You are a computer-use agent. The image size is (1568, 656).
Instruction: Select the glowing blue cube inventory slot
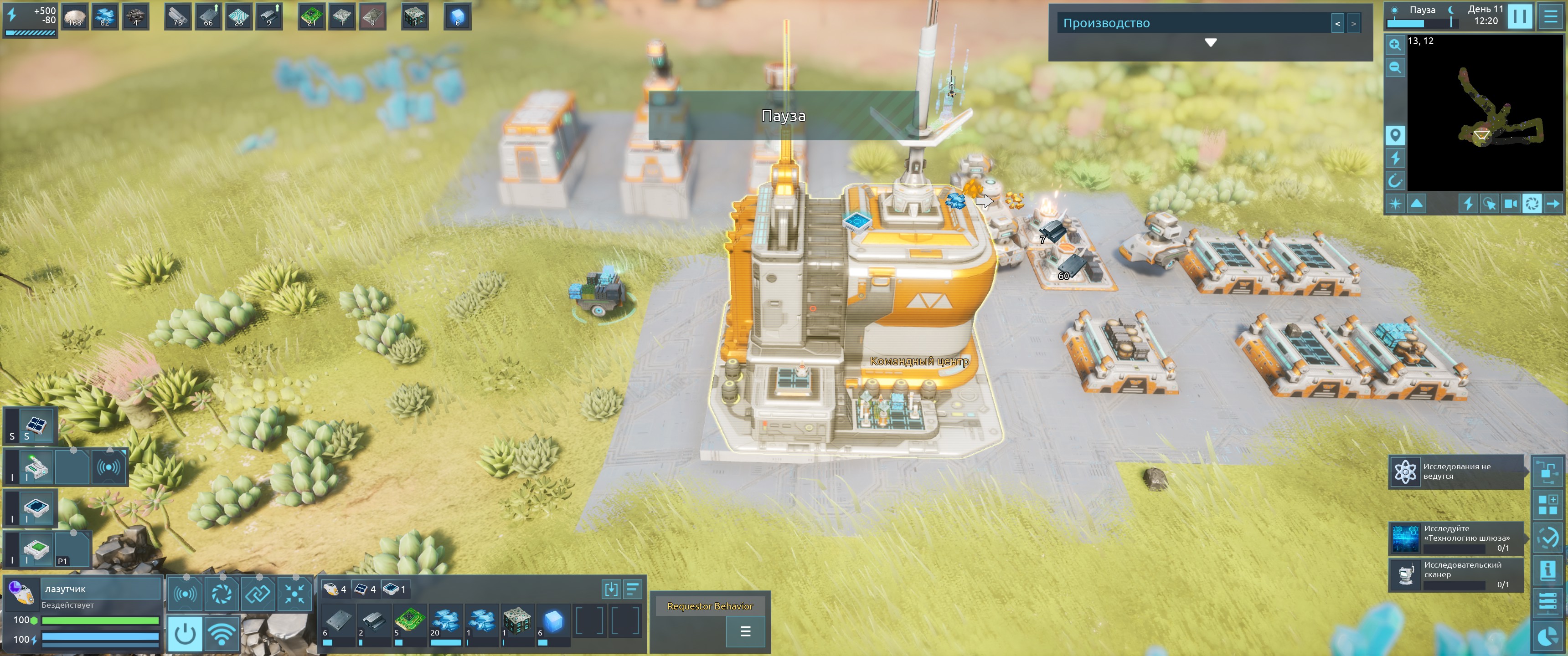tap(553, 621)
